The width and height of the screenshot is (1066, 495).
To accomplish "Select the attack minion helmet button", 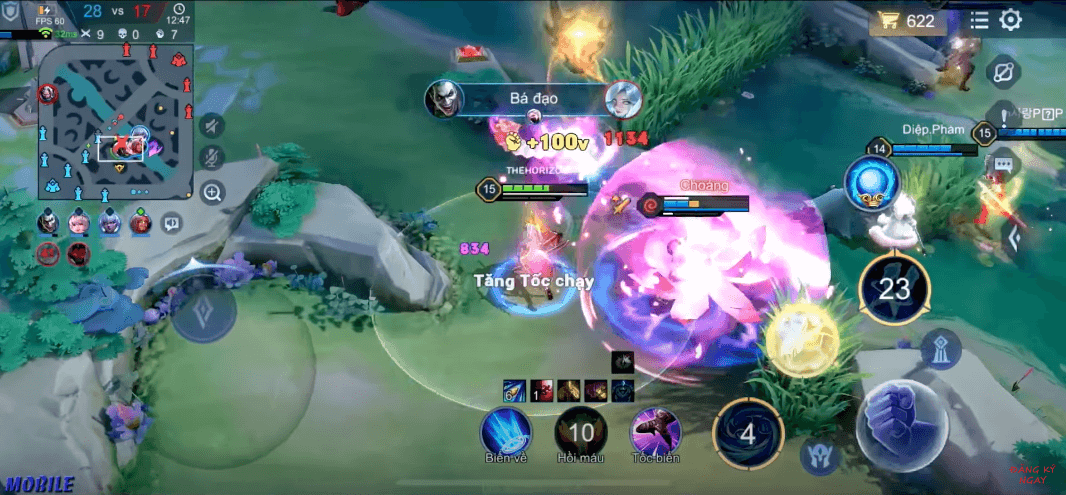I will point(820,456).
